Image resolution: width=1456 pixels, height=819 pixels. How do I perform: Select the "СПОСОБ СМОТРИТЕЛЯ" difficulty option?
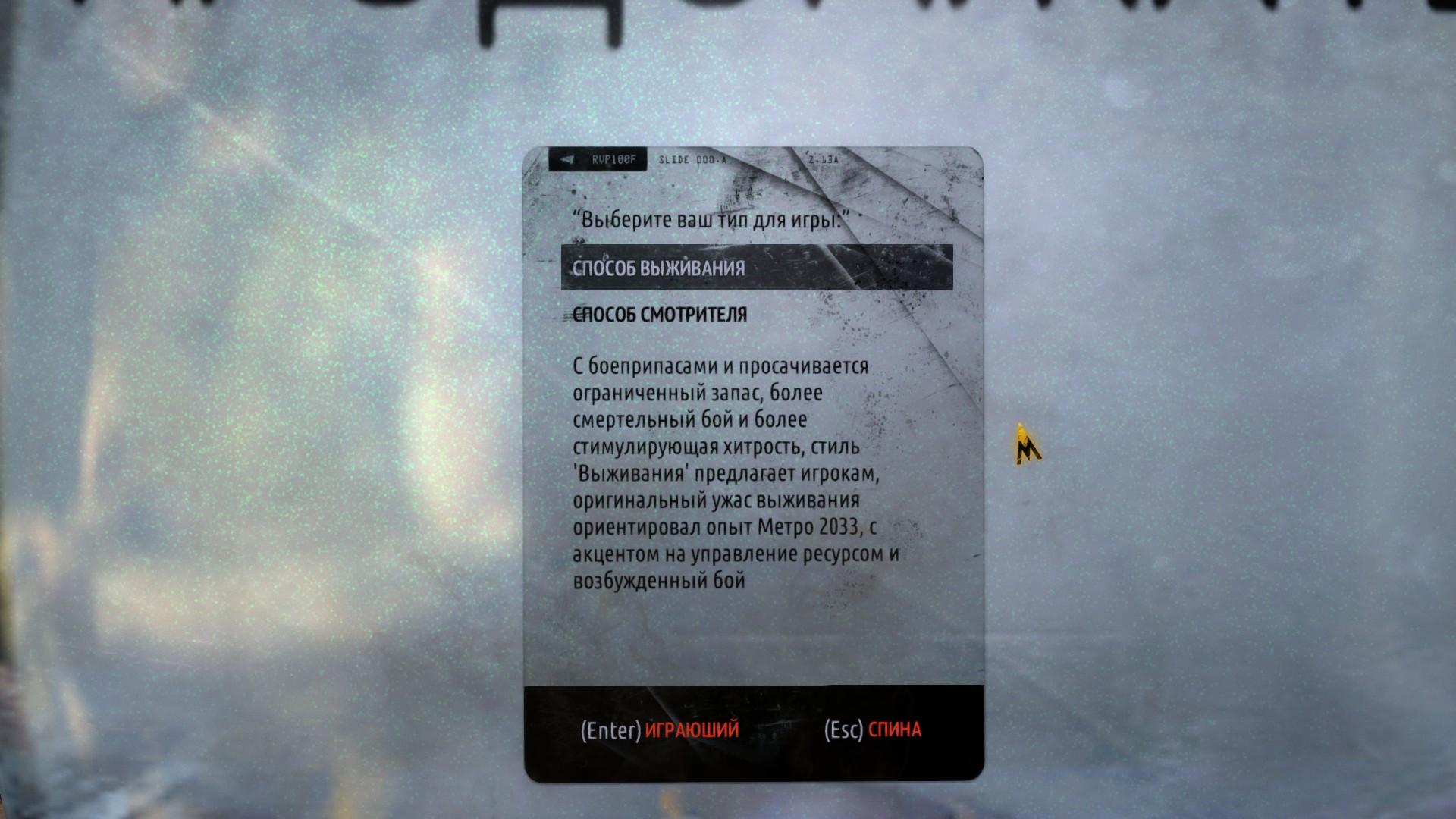(658, 313)
